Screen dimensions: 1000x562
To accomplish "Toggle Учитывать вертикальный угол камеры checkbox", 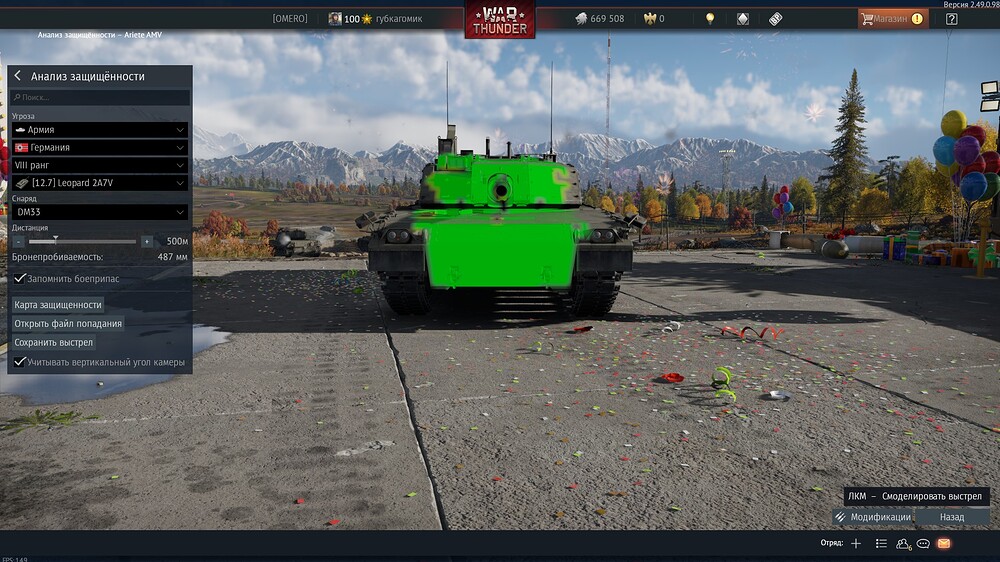I will tap(20, 362).
